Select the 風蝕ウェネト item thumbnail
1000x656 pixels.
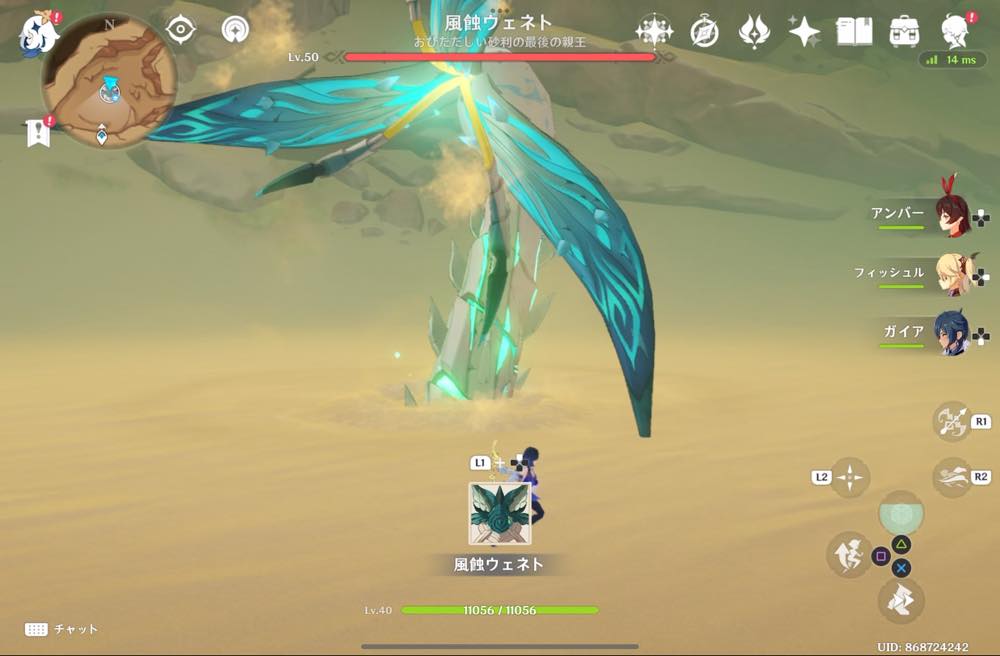499,514
